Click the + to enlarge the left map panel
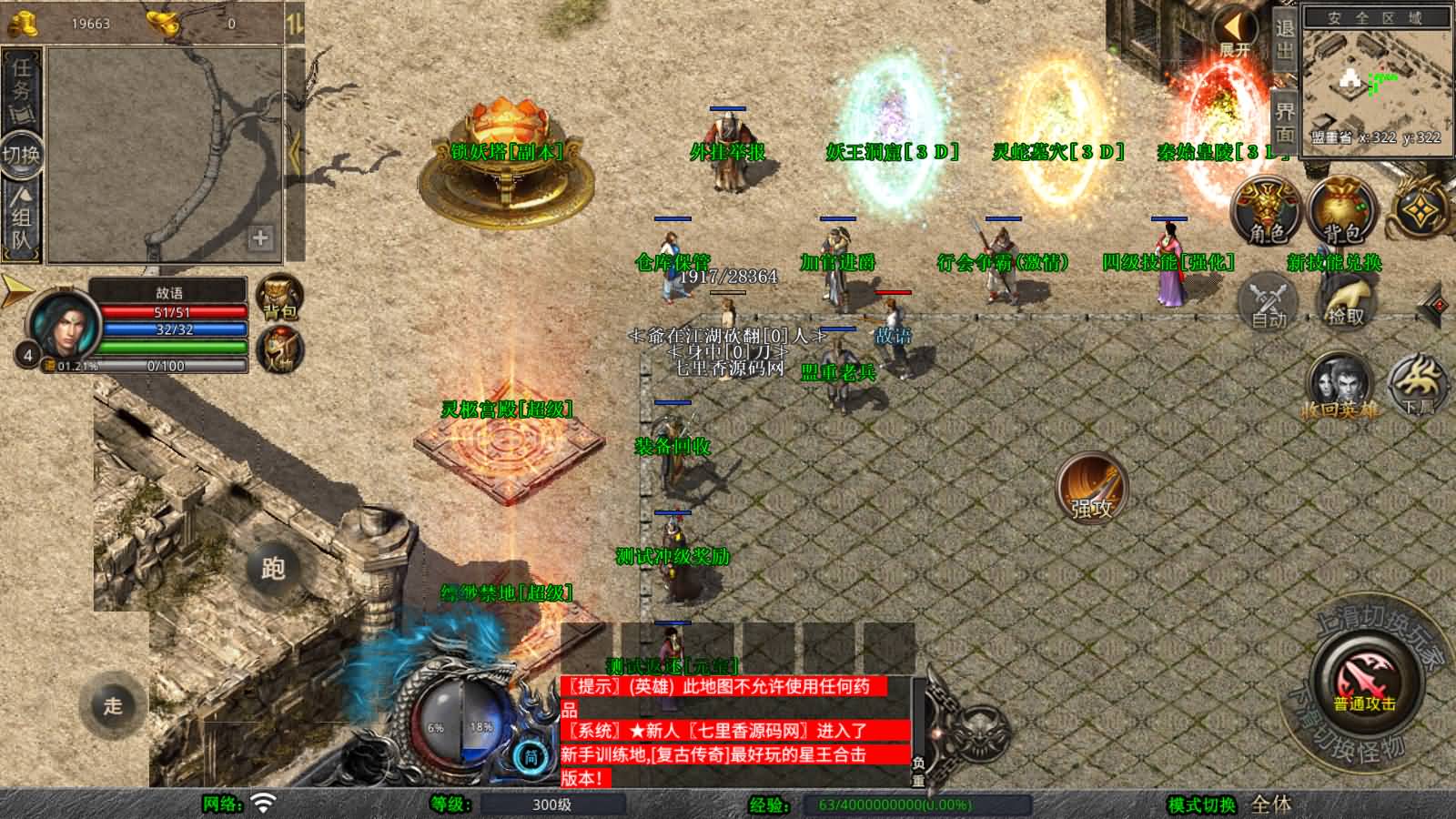The height and width of the screenshot is (819, 1456). (x=262, y=239)
